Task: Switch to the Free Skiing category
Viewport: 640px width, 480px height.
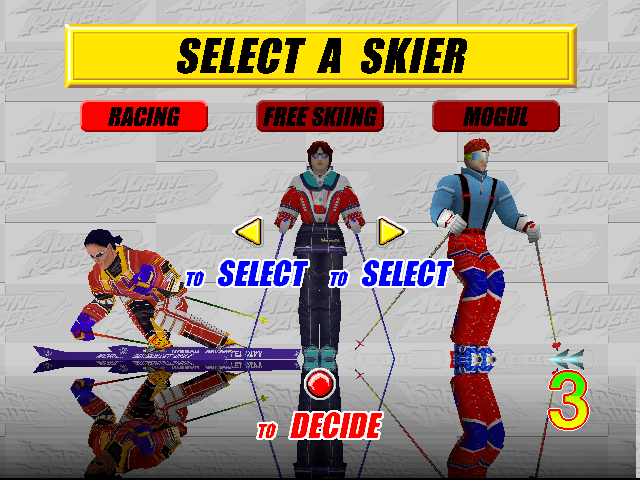Action: coord(320,116)
